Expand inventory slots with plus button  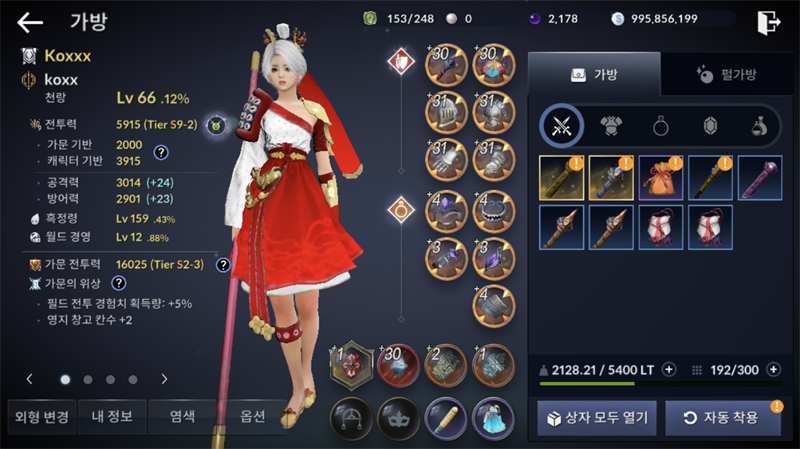click(x=771, y=368)
